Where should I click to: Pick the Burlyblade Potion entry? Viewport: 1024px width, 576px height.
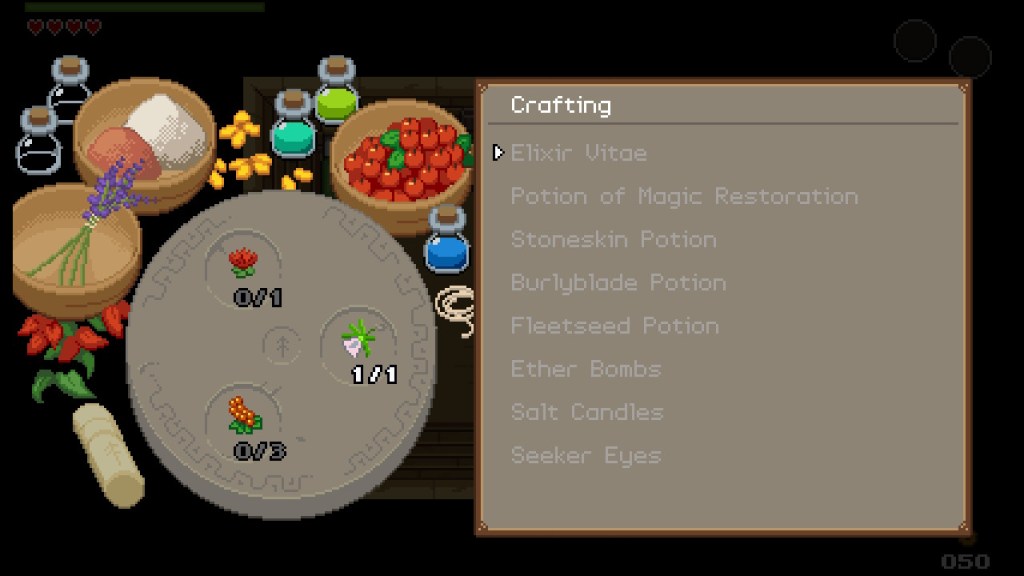[x=618, y=282]
